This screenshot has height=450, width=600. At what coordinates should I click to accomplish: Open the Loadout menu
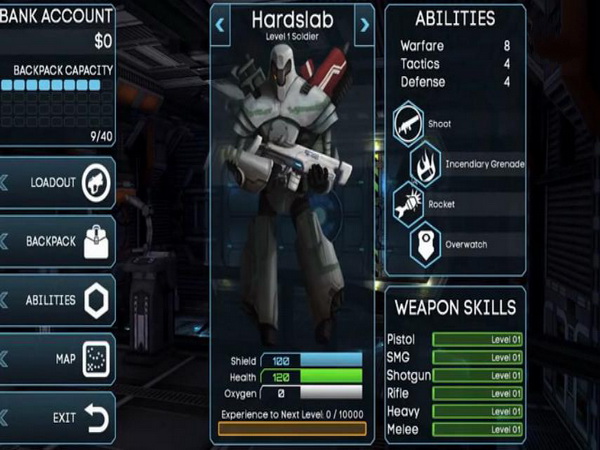(x=58, y=183)
